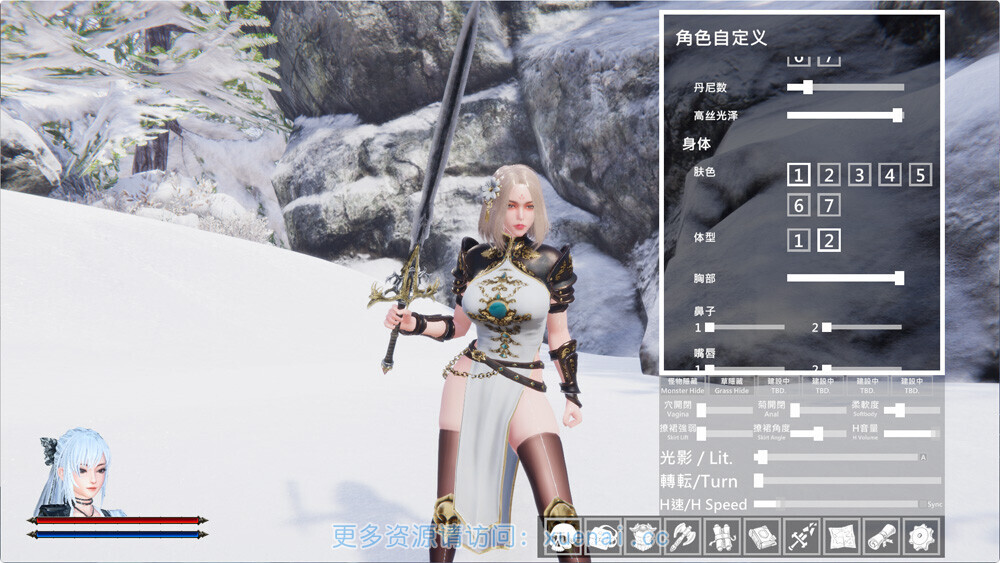Click the H Volume slider track
1000x563 pixels.
[910, 433]
